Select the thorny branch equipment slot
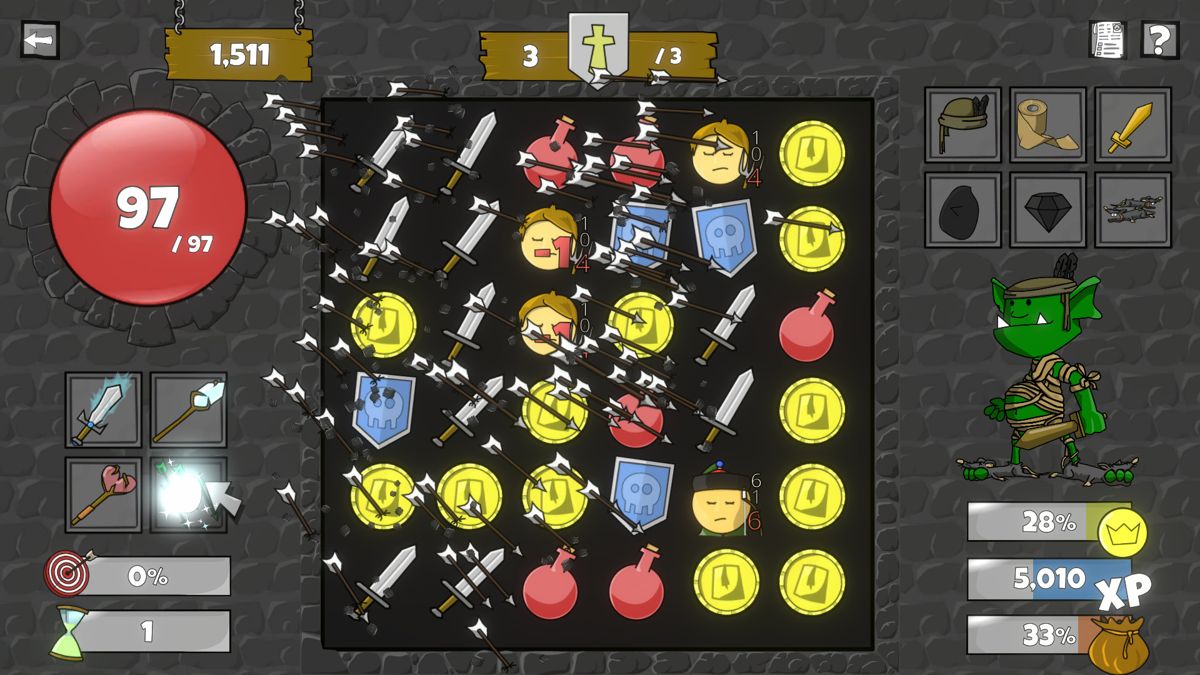The height and width of the screenshot is (675, 1200). [1132, 210]
